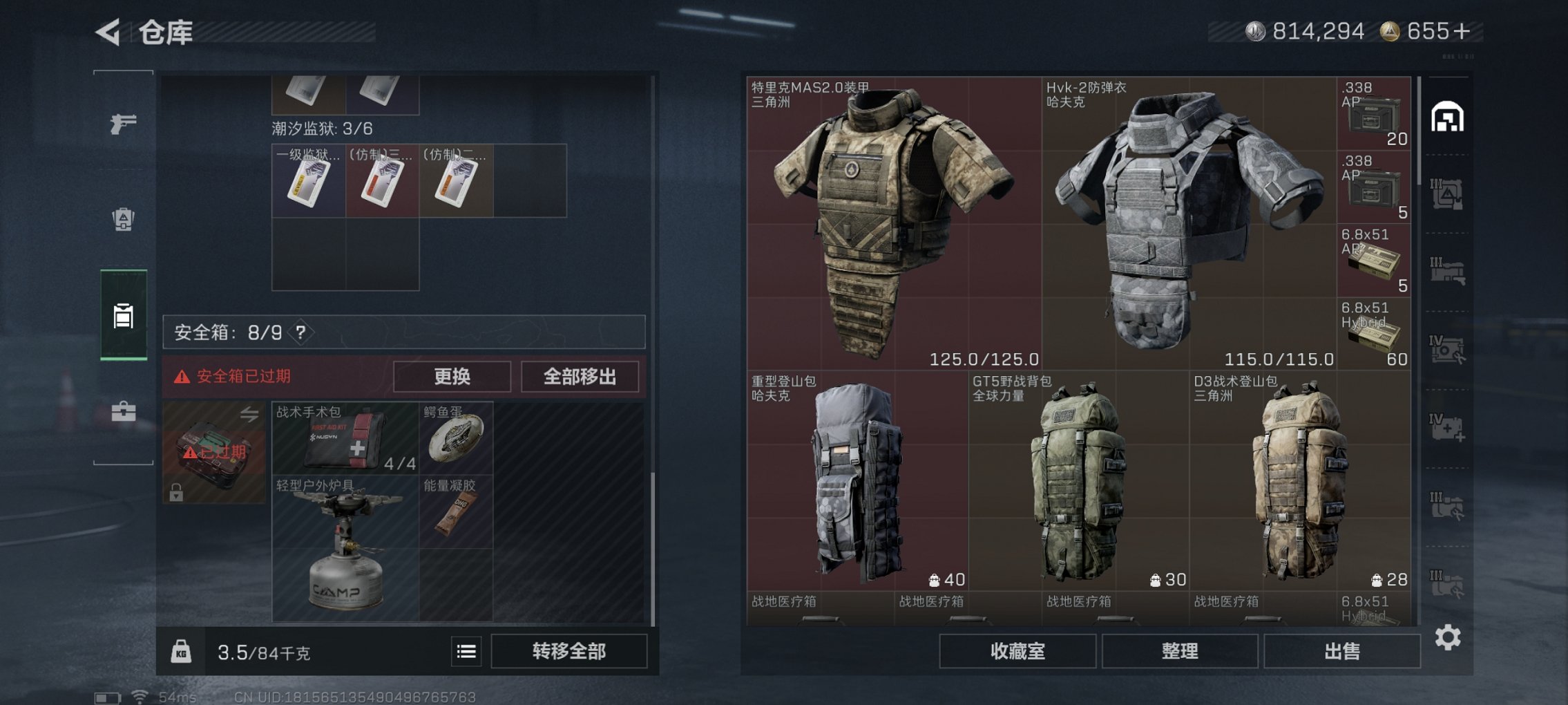
Task: Click the 转移全部 transfer button
Action: point(568,651)
